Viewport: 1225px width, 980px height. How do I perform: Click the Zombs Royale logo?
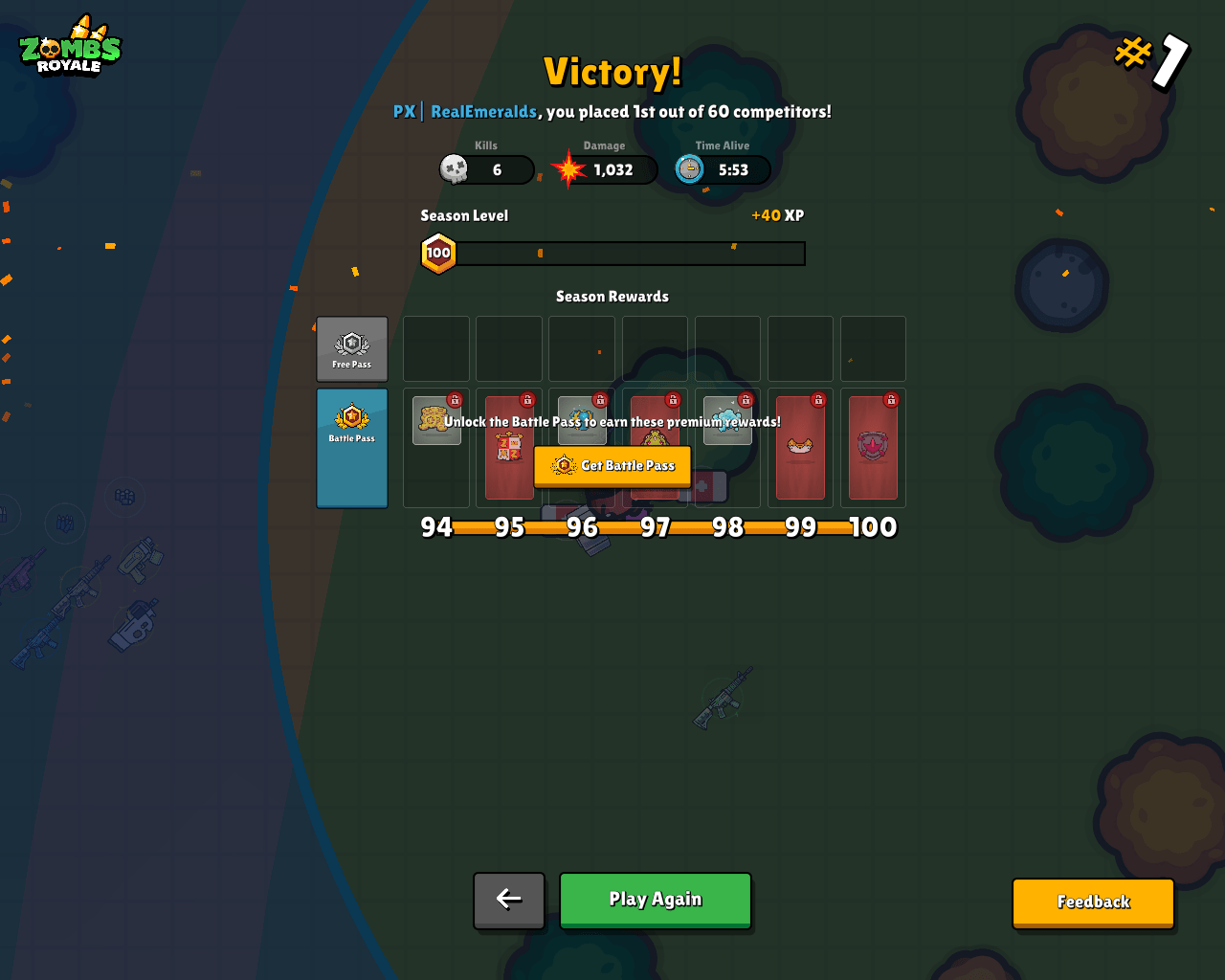(71, 46)
